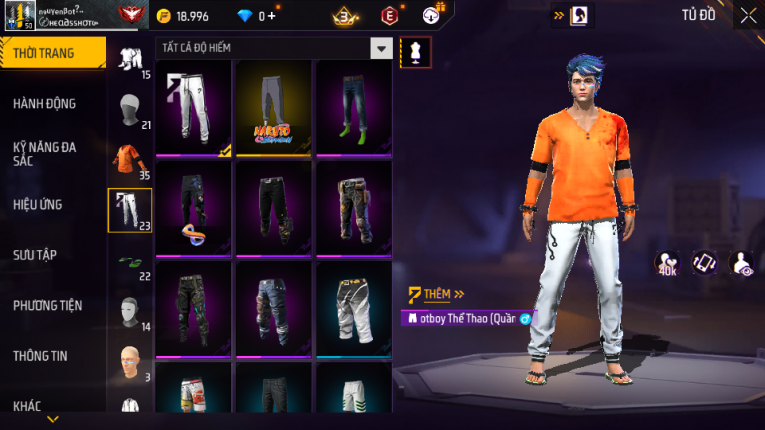Screen dimensions: 765x430
Task: Select the orange shirt tops subcategory
Action: (x=130, y=160)
